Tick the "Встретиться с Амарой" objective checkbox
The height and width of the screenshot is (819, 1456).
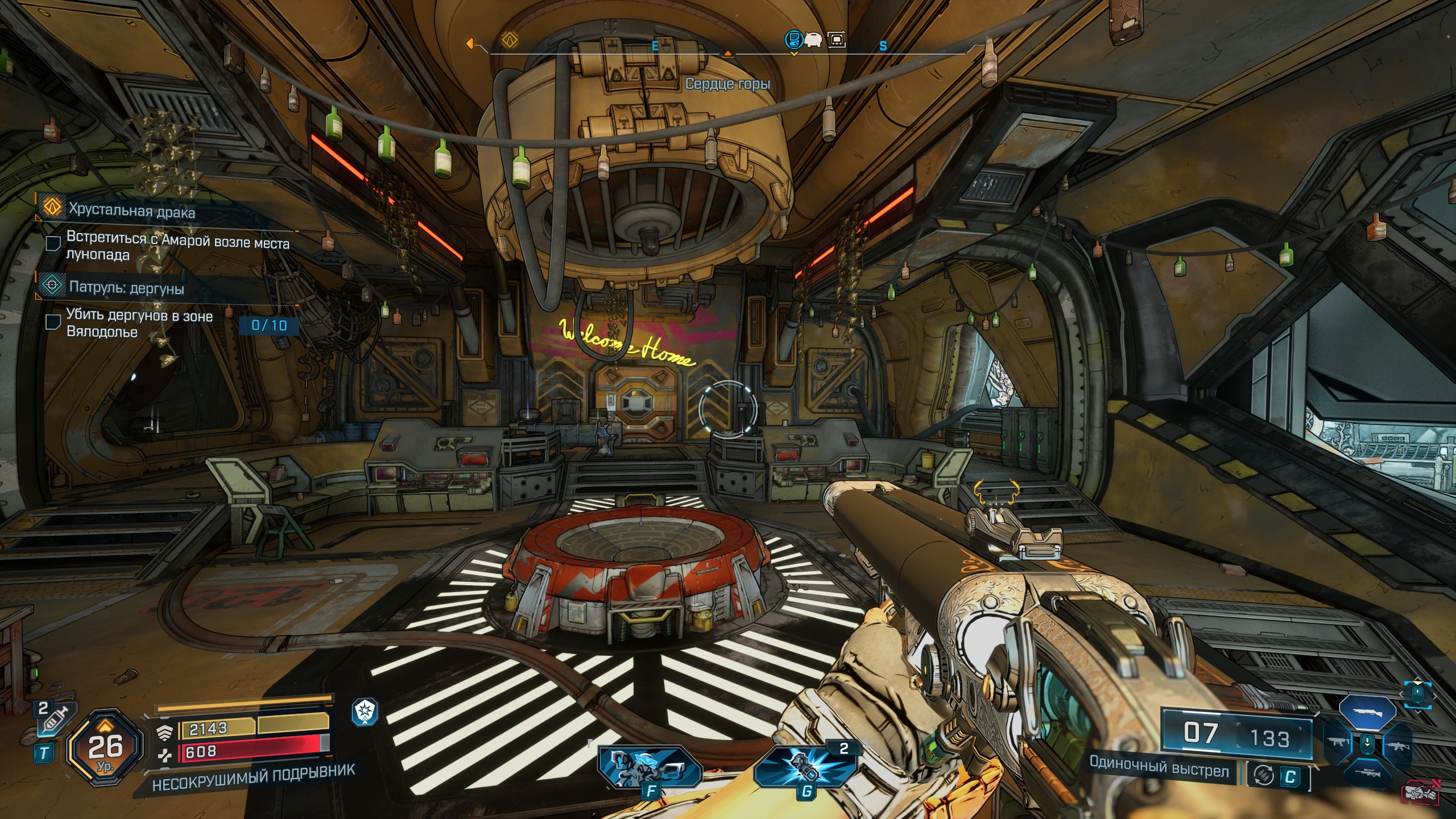(53, 243)
